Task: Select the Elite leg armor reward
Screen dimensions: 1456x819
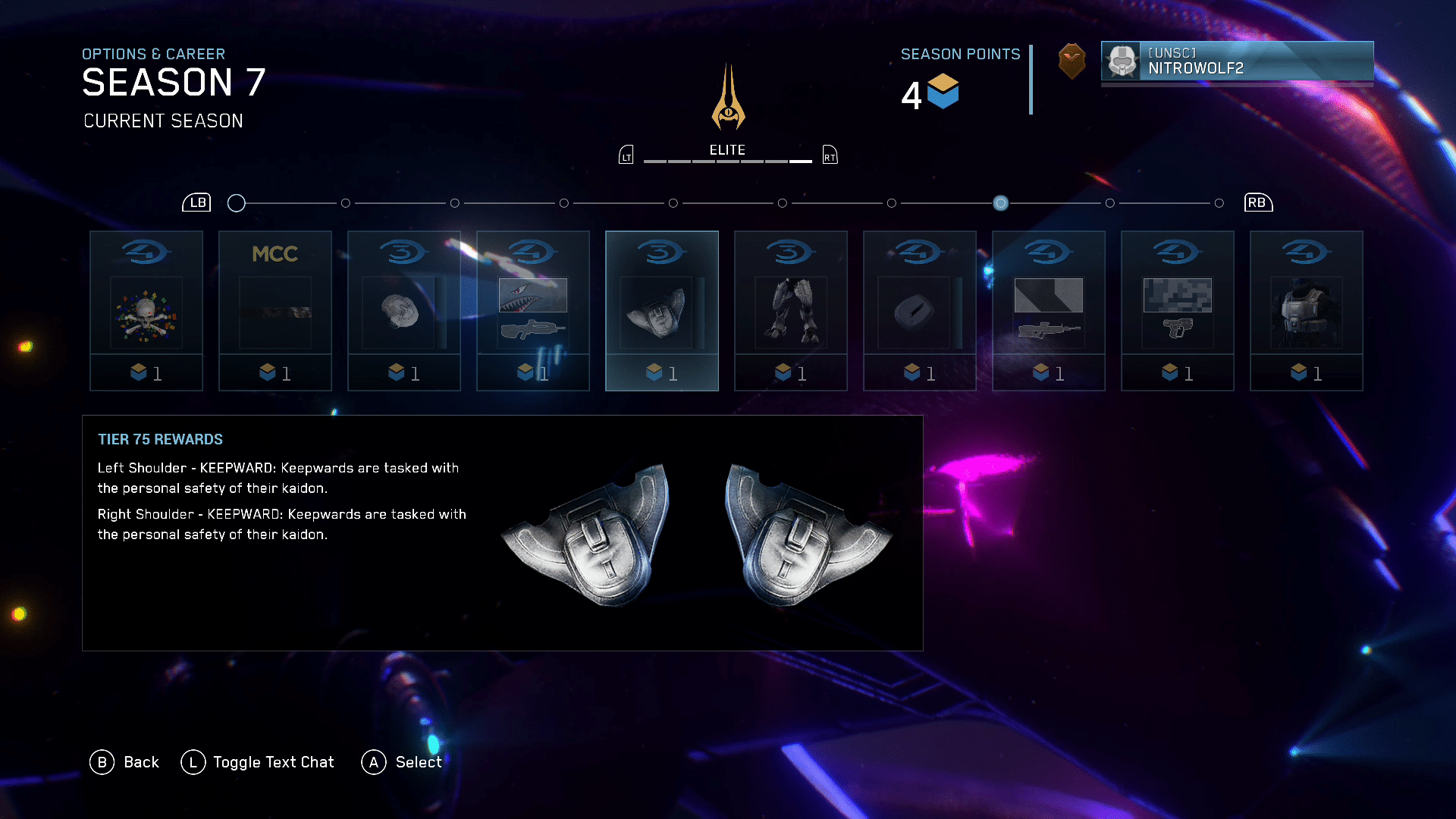Action: point(791,311)
